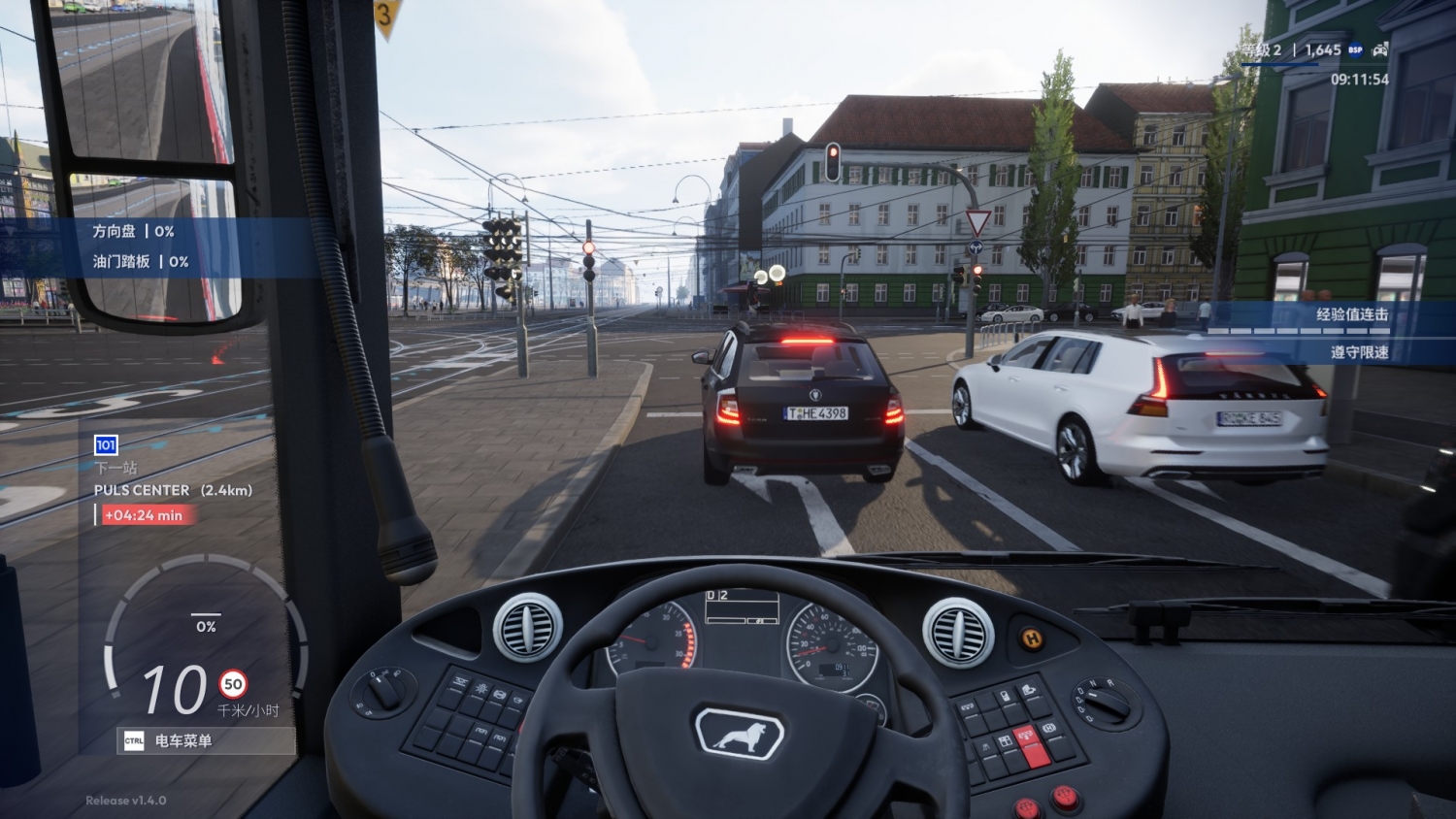Open the 电车菜单 bus menu
Viewport: 1456px width, 819px height.
(x=205, y=741)
